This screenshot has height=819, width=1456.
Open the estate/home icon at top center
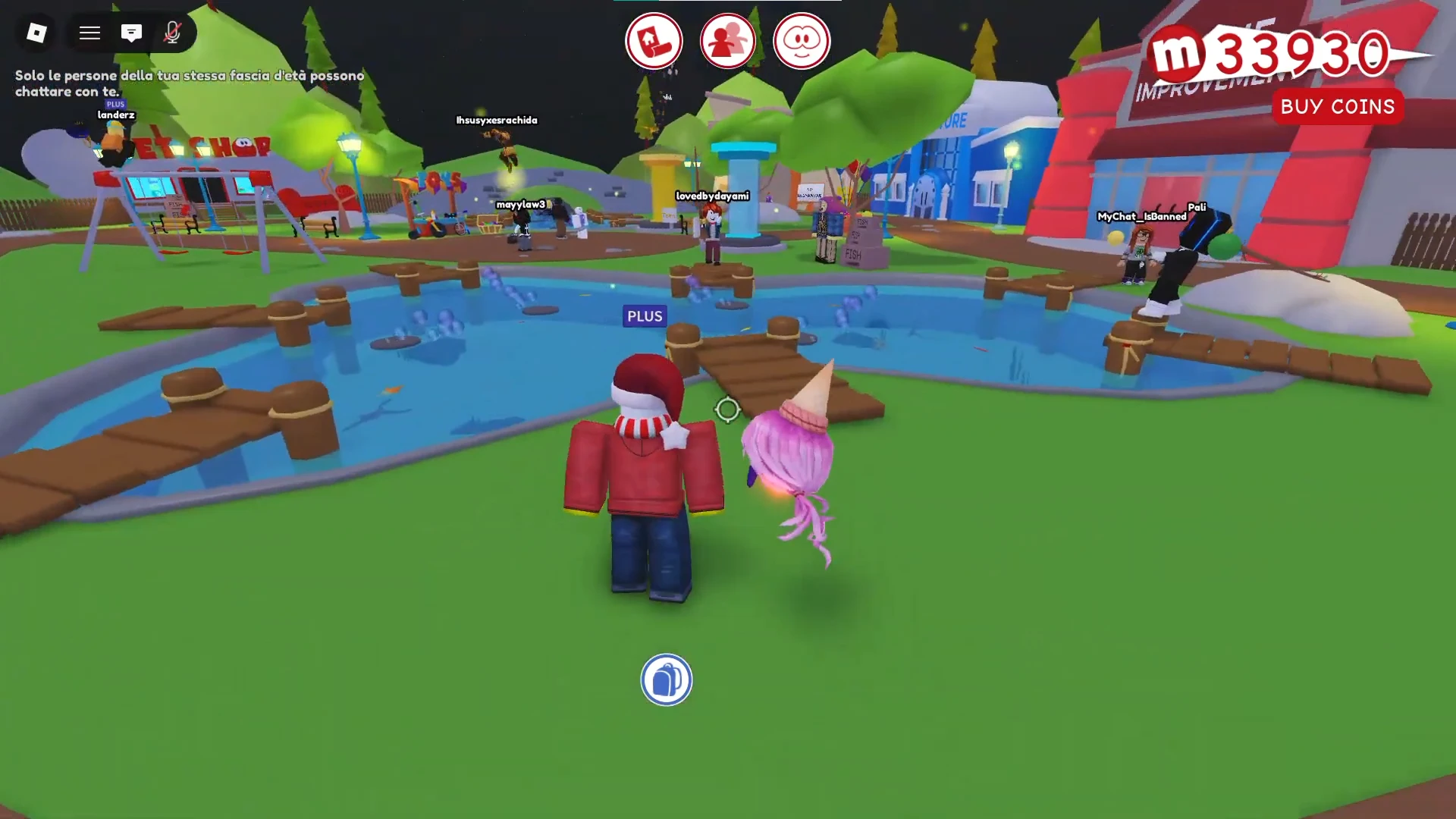coord(654,41)
